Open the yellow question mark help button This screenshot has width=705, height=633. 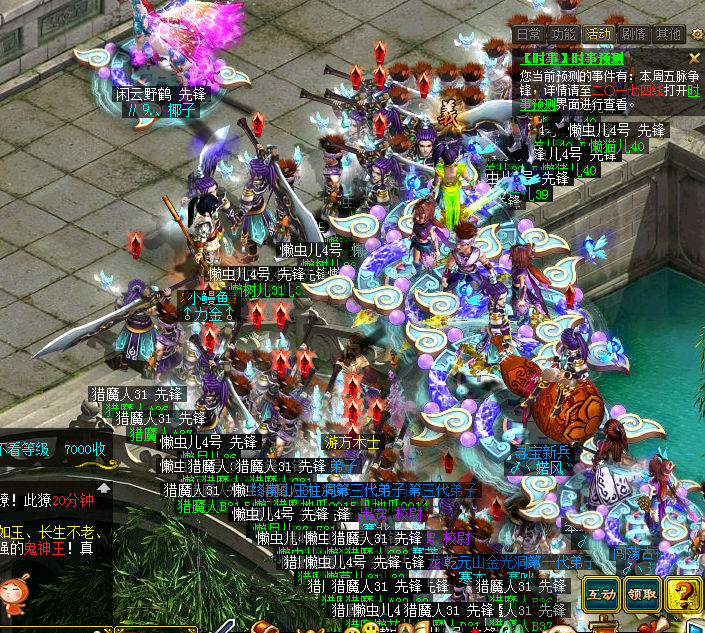684,594
